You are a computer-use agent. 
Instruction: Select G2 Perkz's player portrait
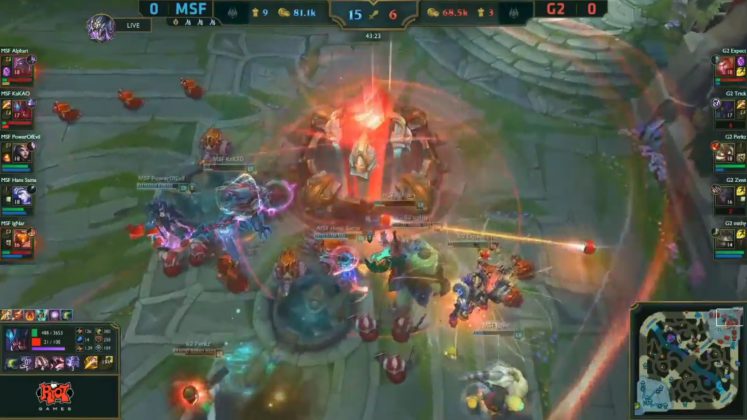click(725, 154)
